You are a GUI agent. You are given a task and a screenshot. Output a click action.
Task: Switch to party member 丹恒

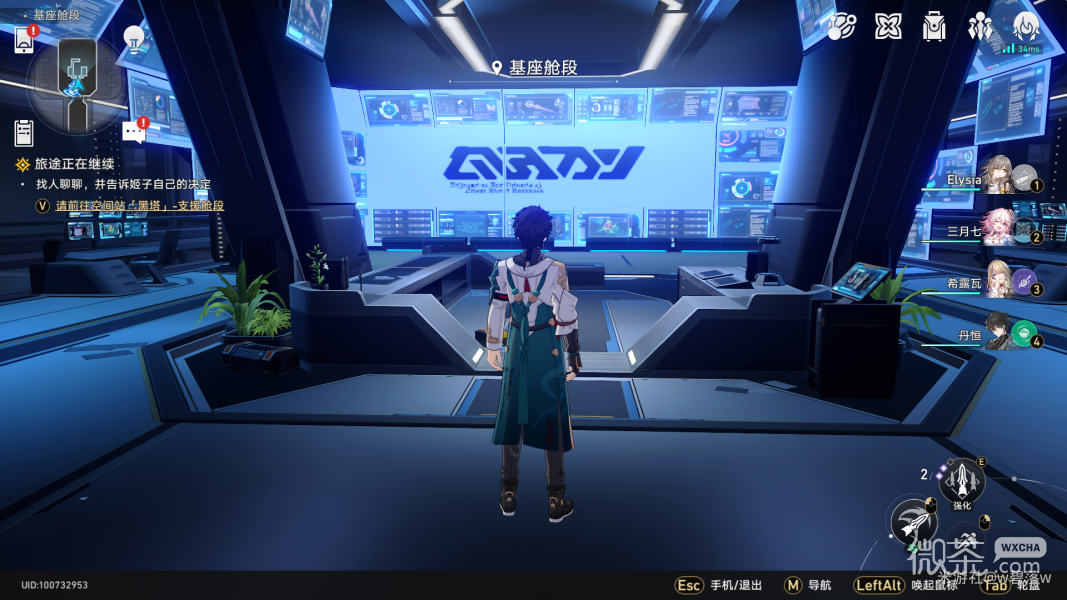(998, 333)
